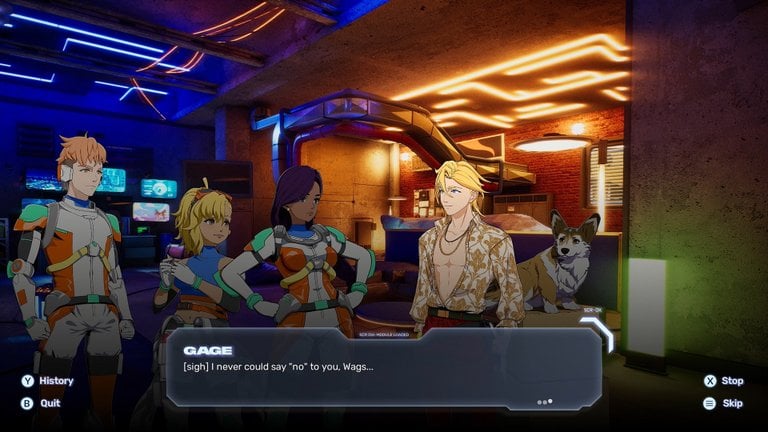Advance Gage's dialogue text box

tap(384, 369)
